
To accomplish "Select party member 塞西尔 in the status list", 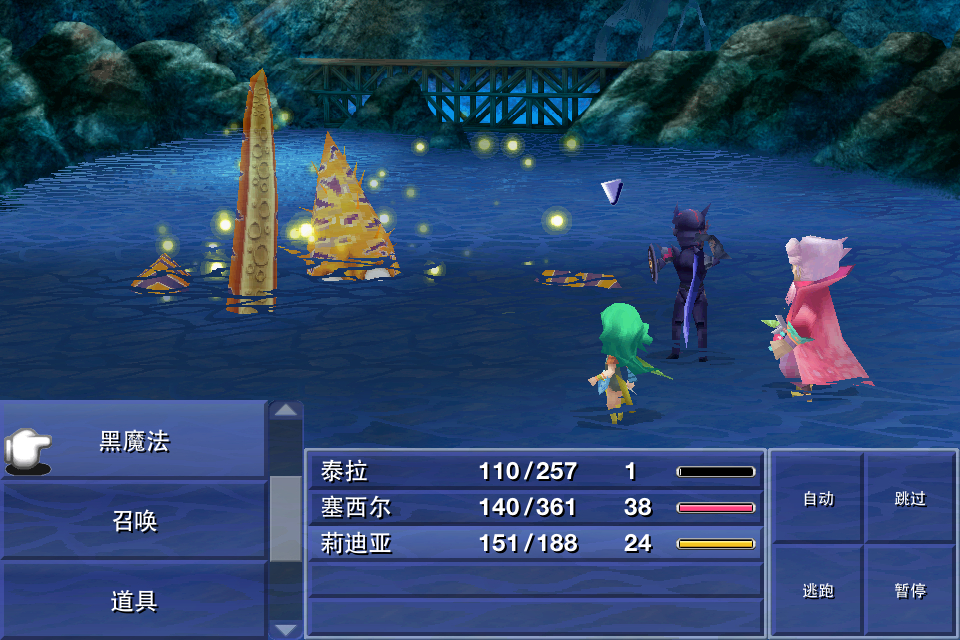I will click(x=535, y=507).
